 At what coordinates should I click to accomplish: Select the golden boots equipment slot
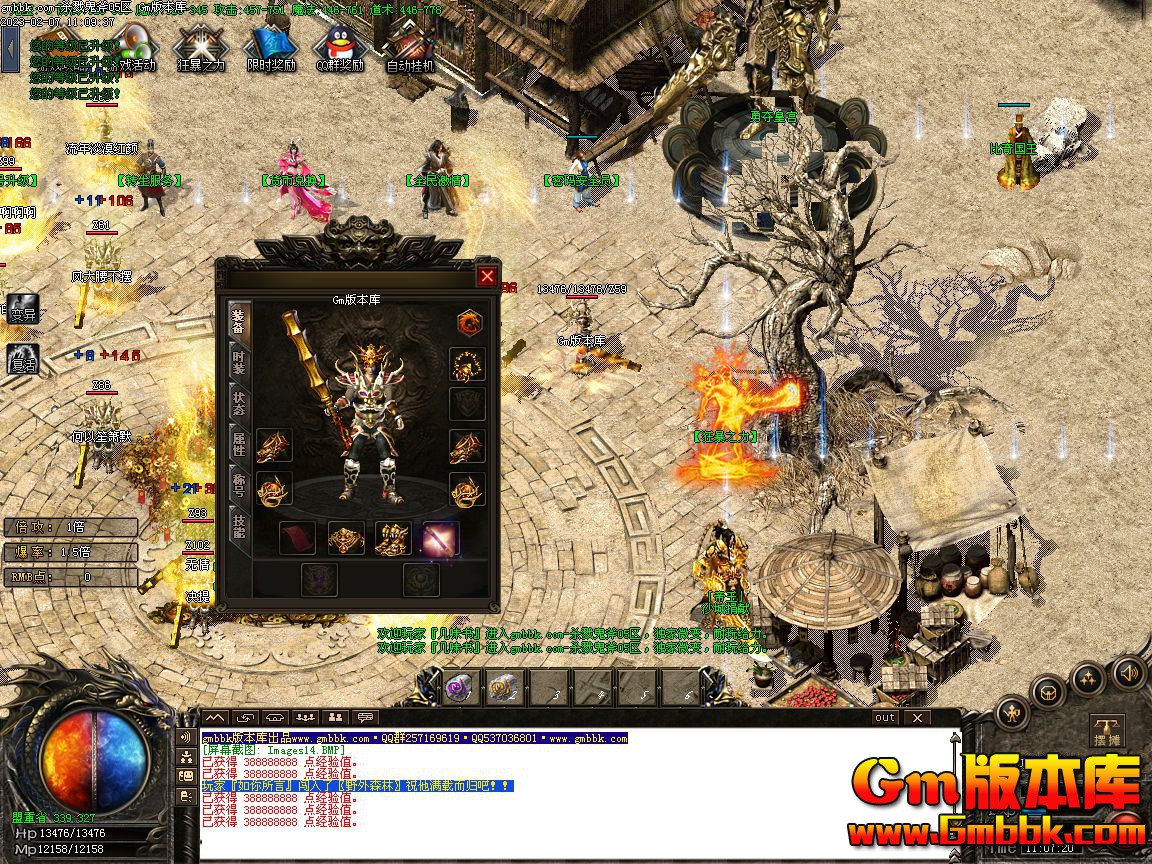pos(393,539)
